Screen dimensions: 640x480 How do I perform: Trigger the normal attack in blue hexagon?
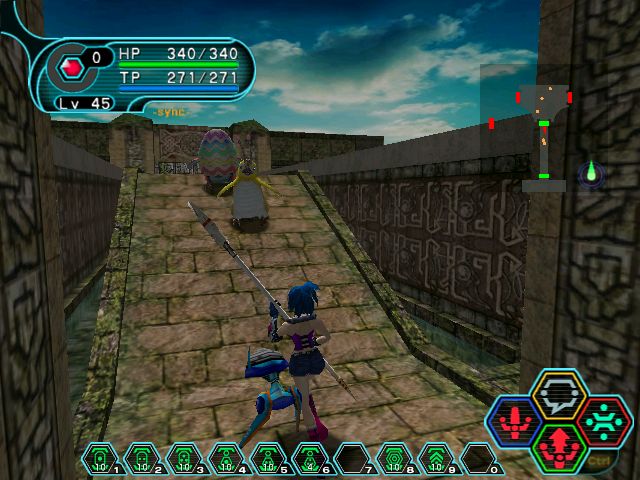click(514, 423)
